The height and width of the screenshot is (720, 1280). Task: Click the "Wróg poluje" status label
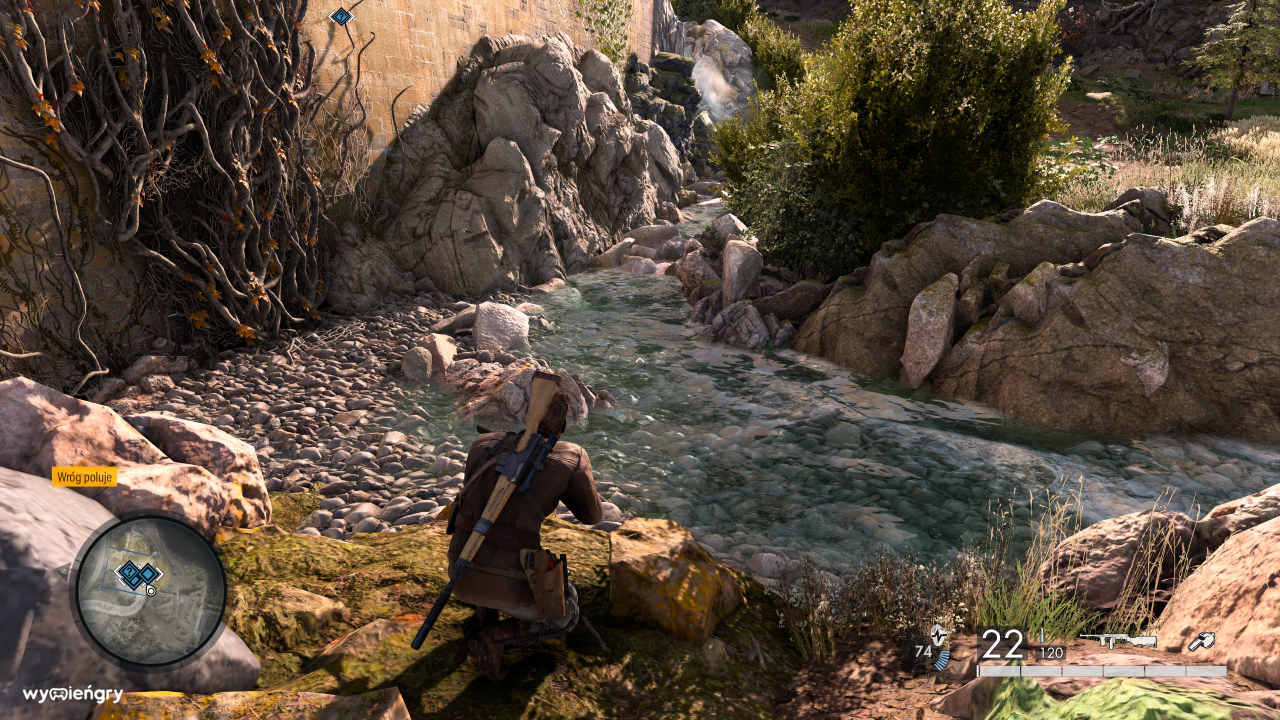tap(85, 476)
